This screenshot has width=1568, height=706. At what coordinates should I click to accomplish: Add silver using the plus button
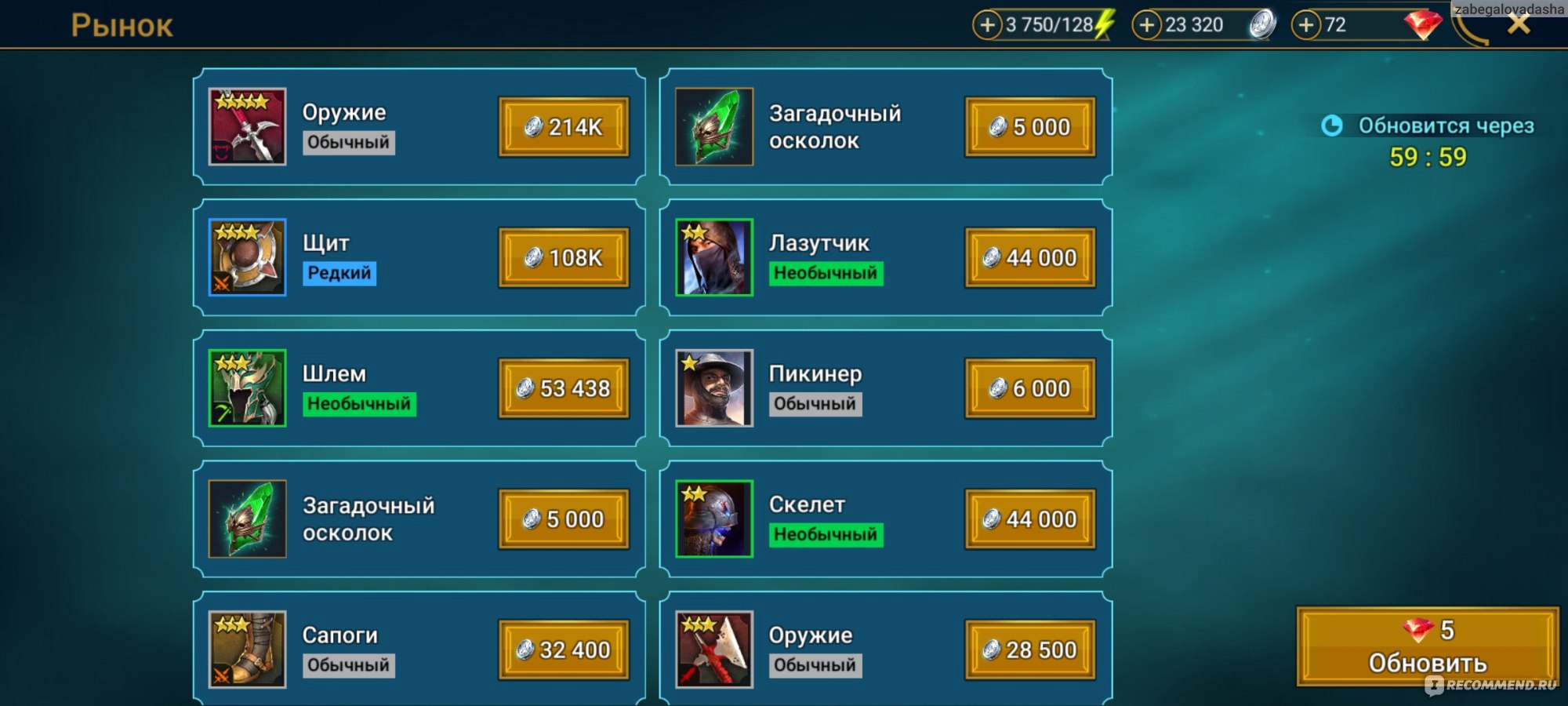point(1146,25)
